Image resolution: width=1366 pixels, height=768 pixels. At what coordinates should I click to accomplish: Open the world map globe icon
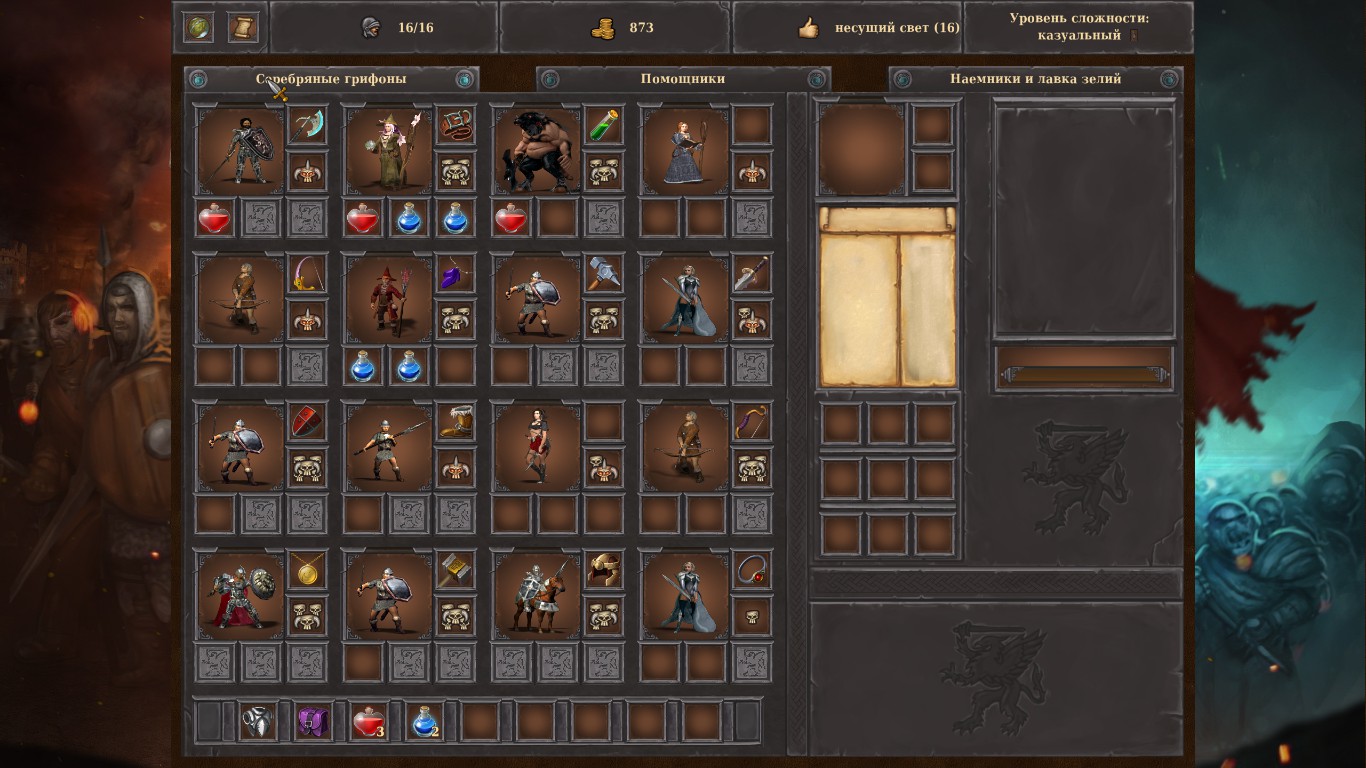pyautogui.click(x=200, y=25)
